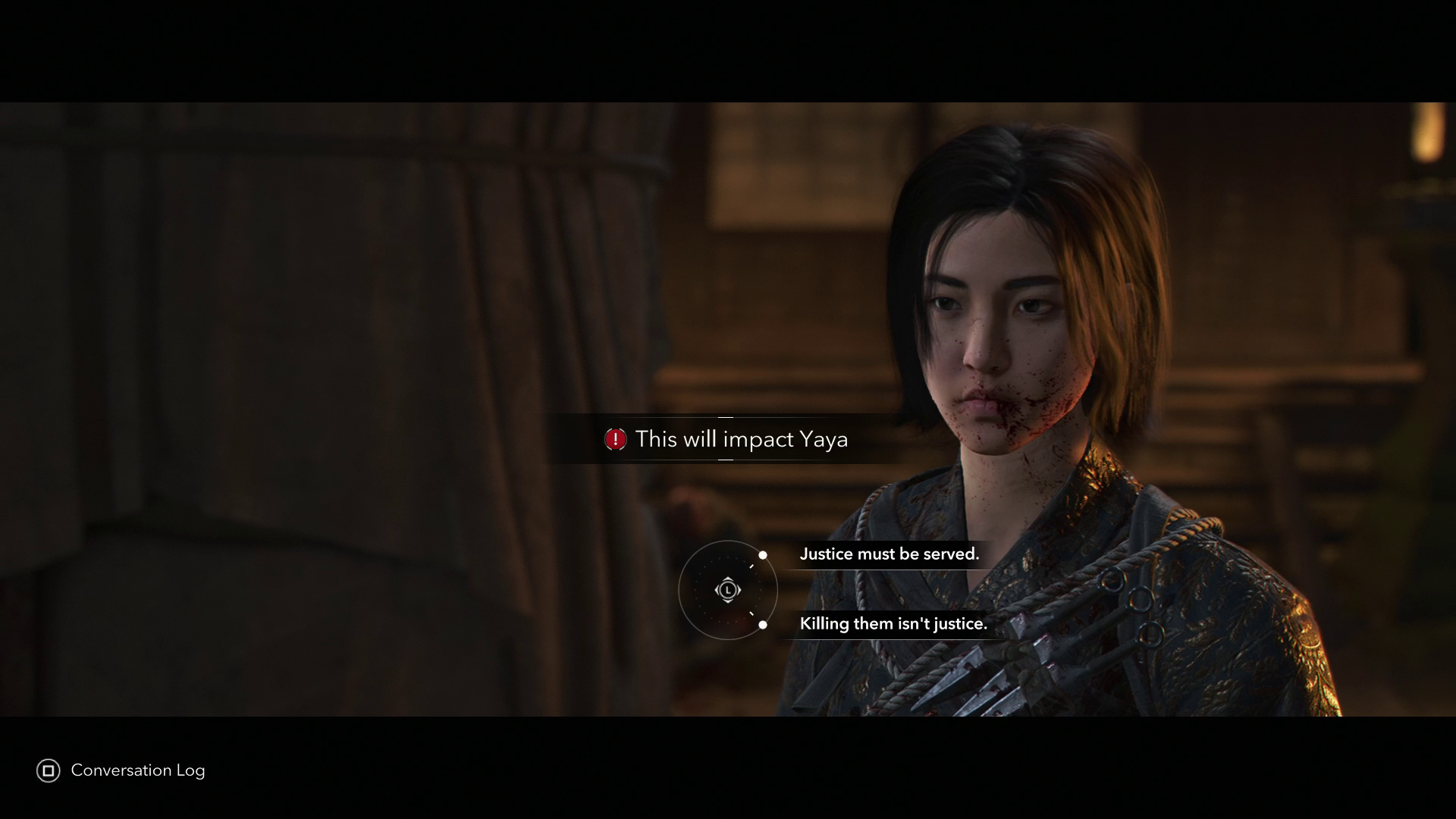The image size is (1456, 819).
Task: Select the dot beside 'Justice must be served.'
Action: (x=763, y=555)
